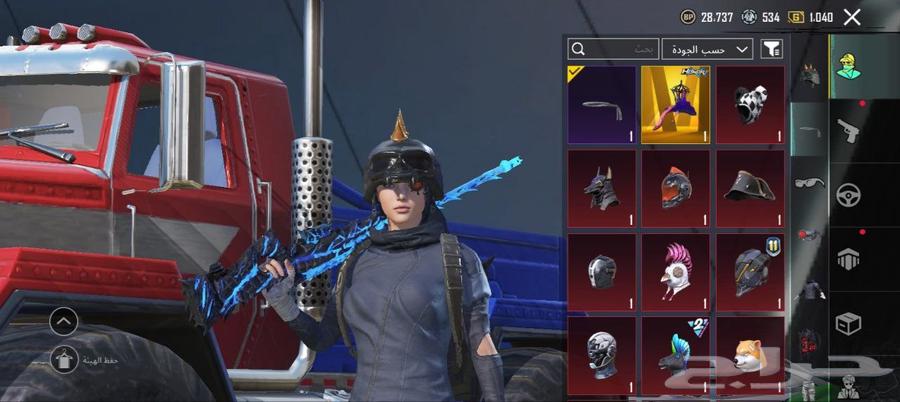Select the equipped halo headpiece slot
This screenshot has width=900, height=402.
(x=602, y=105)
